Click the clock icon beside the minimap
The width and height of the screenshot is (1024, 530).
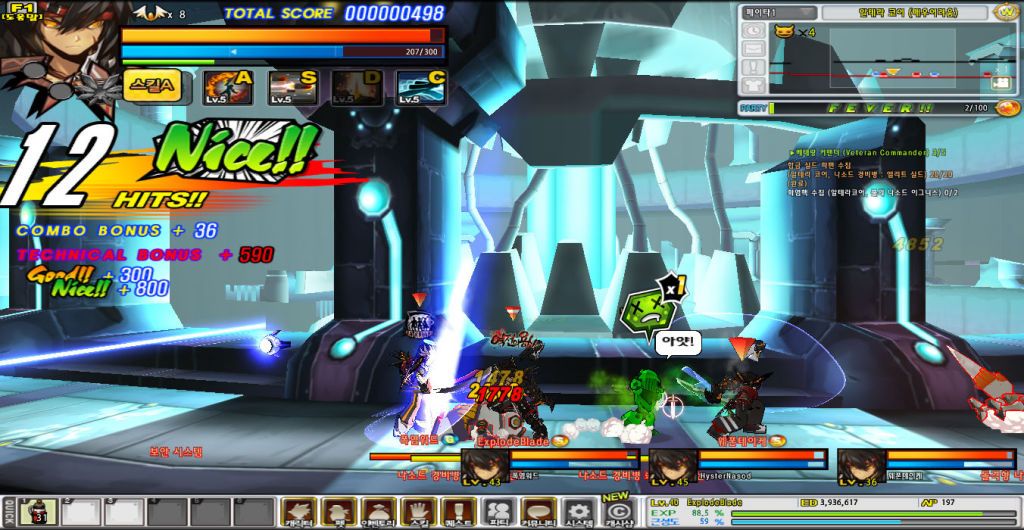coord(753,31)
